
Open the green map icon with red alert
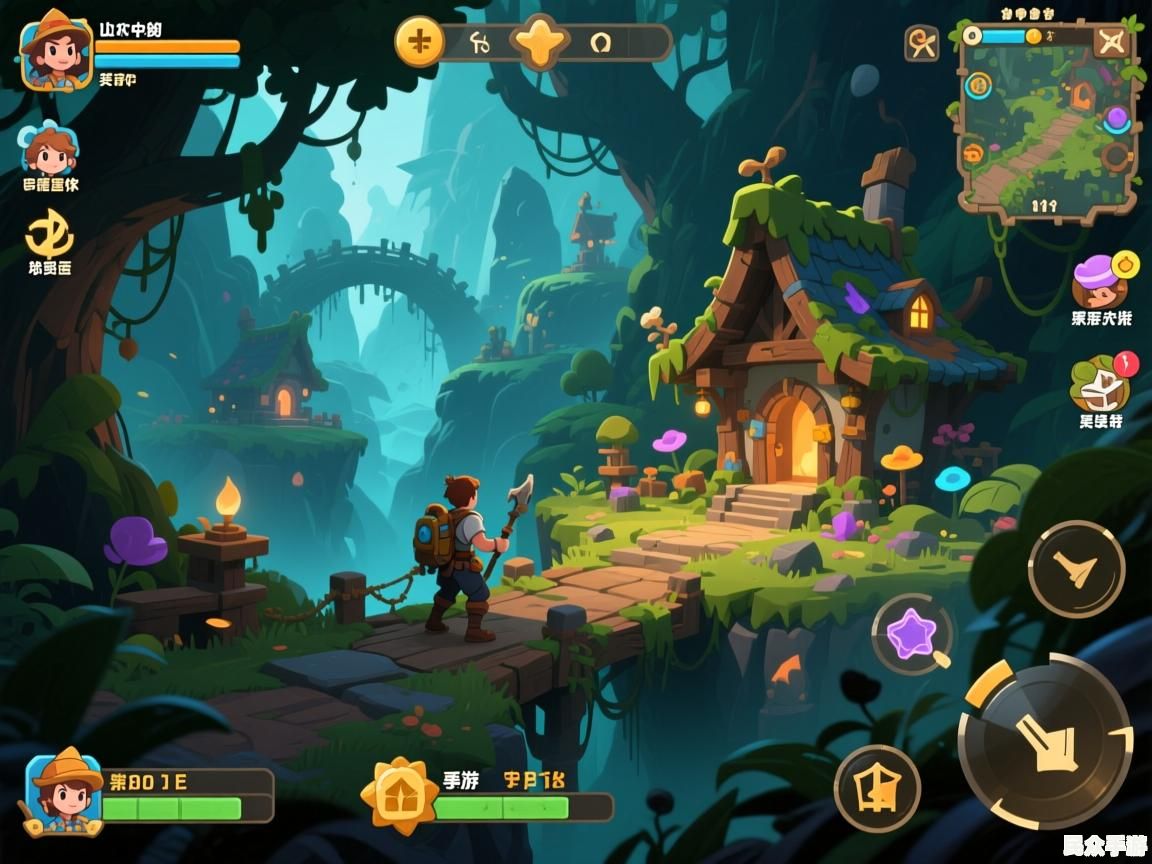pyautogui.click(x=1100, y=383)
